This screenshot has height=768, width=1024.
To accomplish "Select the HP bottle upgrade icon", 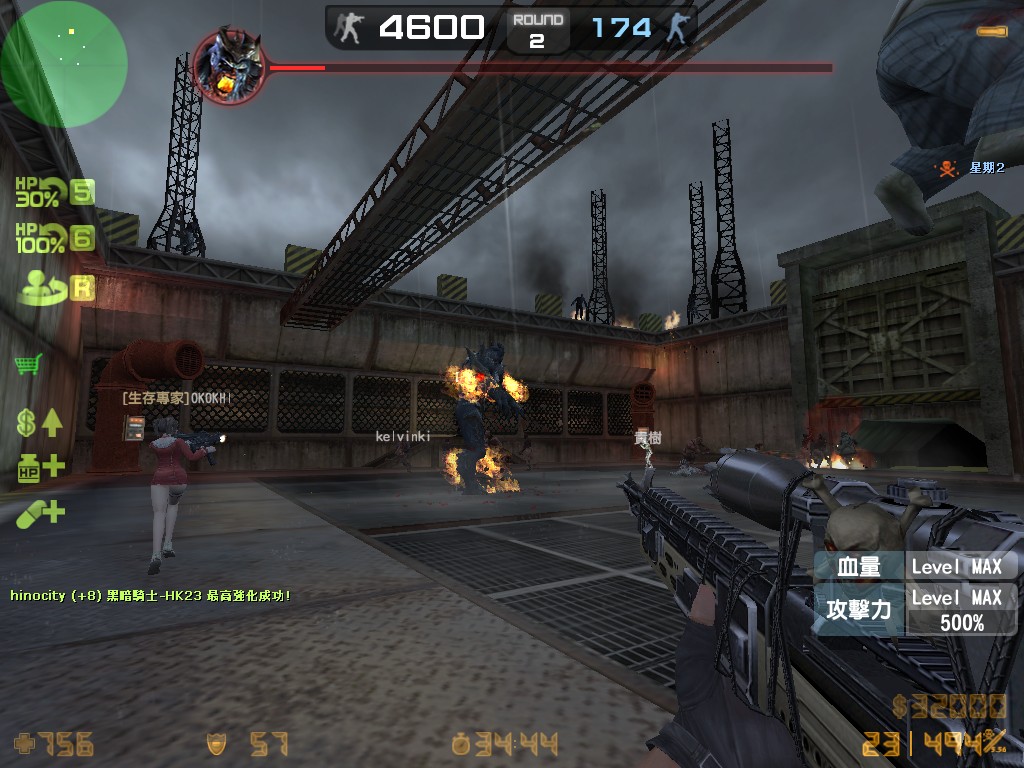I will (x=39, y=467).
